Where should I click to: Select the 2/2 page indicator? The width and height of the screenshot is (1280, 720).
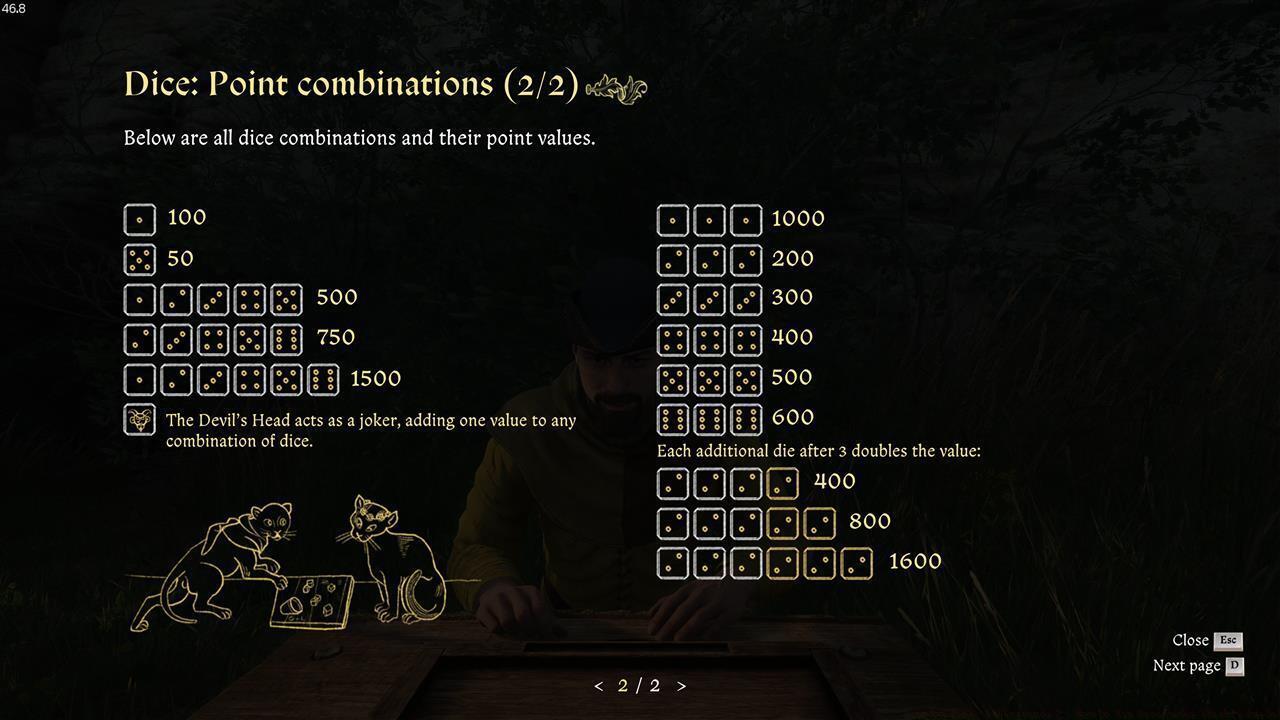[x=640, y=686]
